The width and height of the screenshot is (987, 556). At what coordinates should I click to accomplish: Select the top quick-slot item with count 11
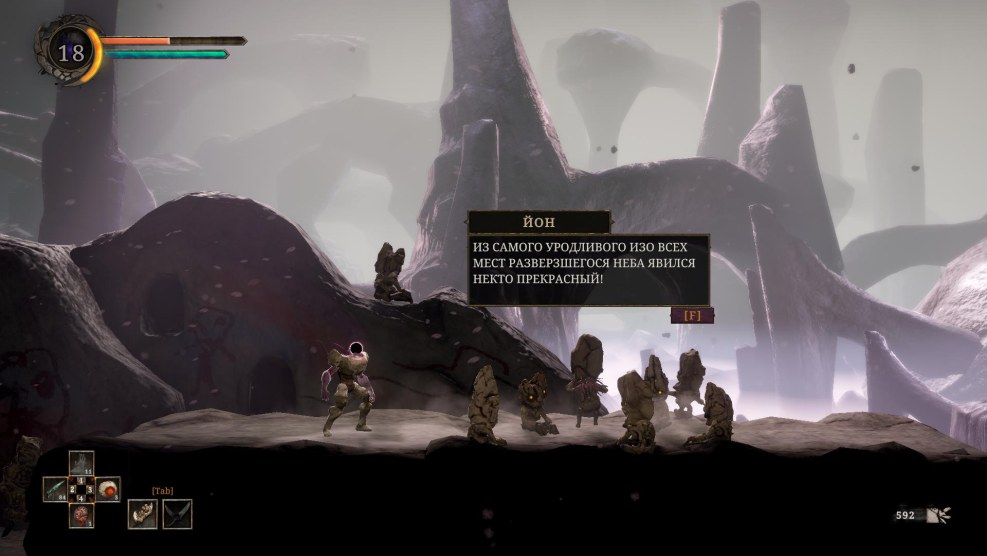click(x=82, y=463)
